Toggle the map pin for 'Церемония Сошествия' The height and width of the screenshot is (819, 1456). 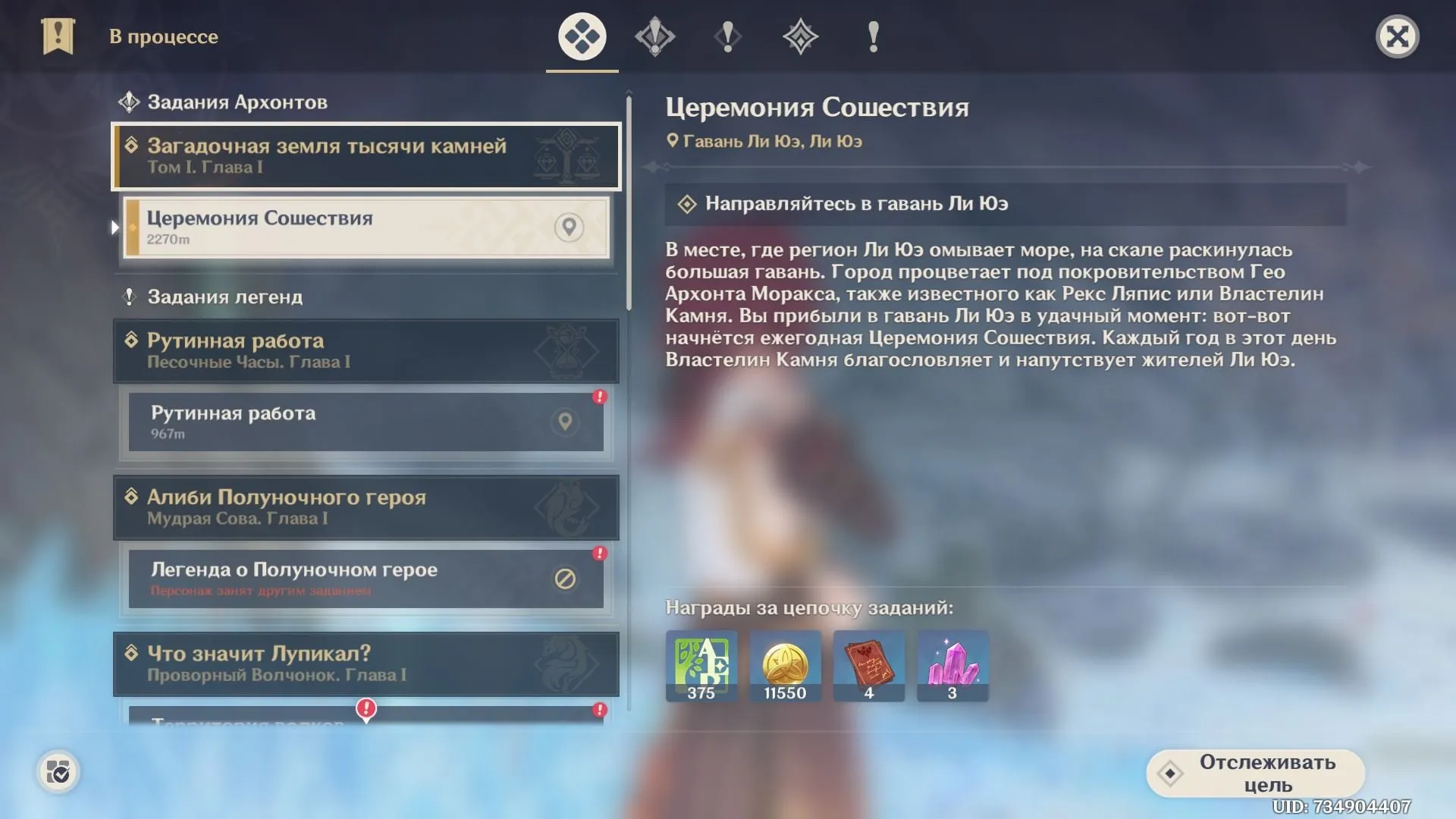point(570,227)
